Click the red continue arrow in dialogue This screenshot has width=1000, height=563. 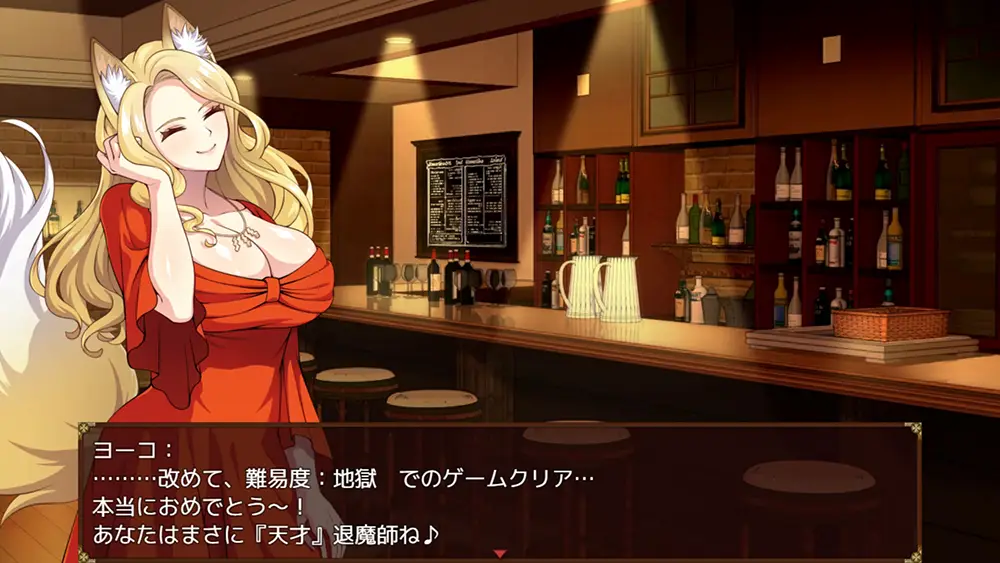pyautogui.click(x=500, y=553)
